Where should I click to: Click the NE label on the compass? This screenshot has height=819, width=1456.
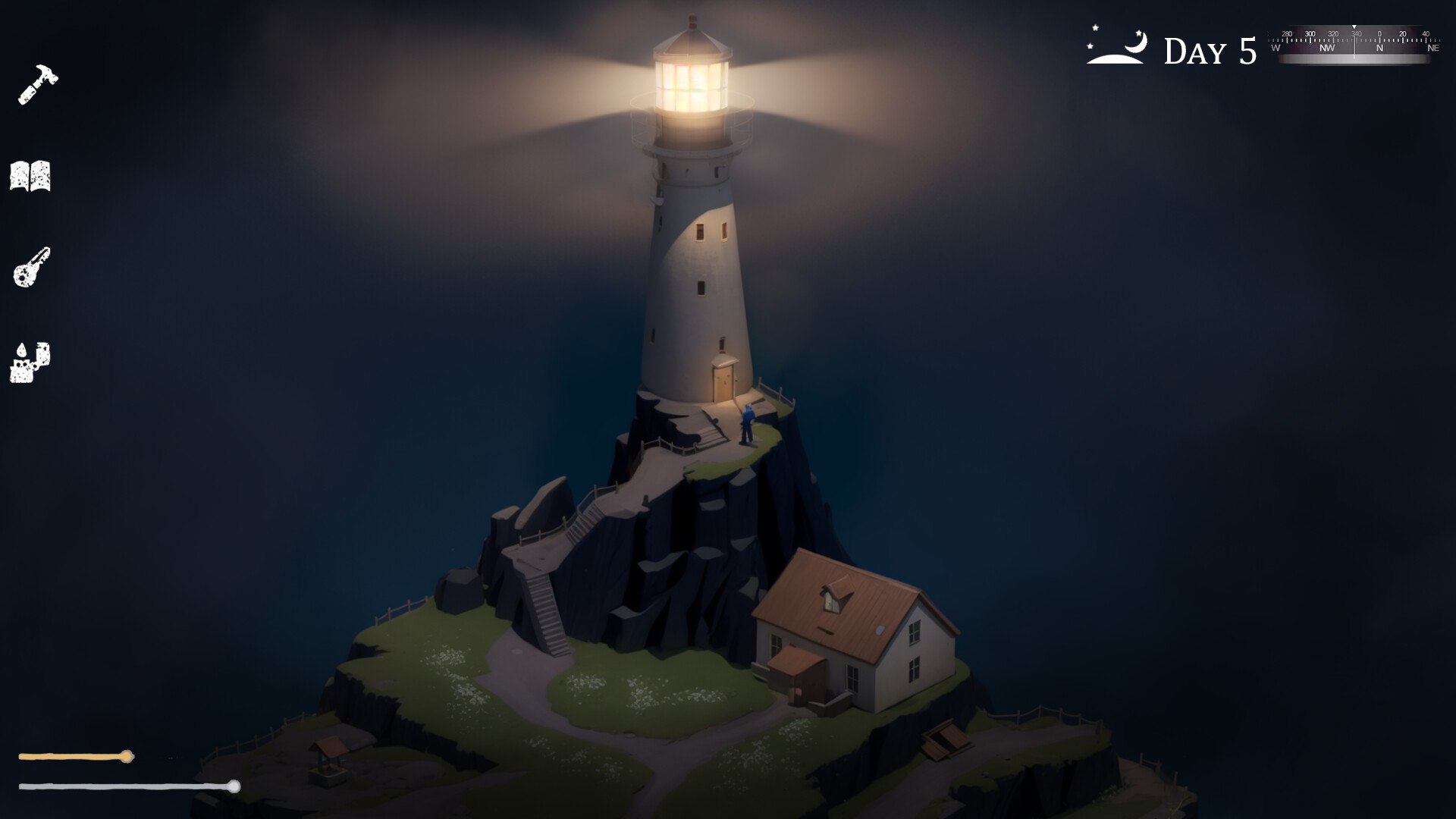click(x=1433, y=49)
